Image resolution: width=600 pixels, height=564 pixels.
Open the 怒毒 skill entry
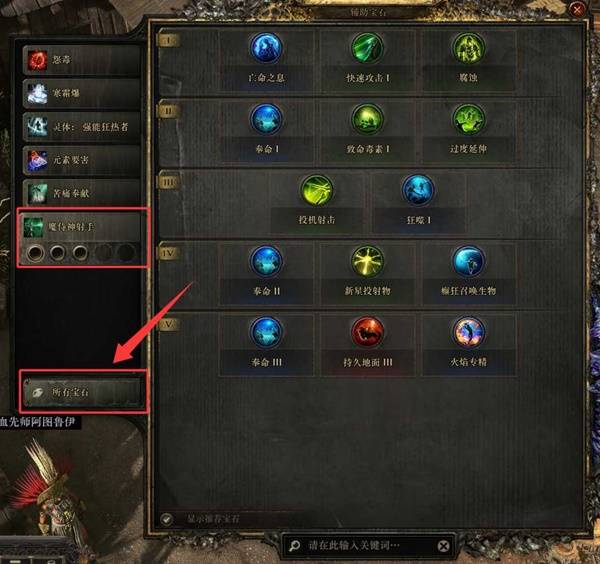point(82,60)
